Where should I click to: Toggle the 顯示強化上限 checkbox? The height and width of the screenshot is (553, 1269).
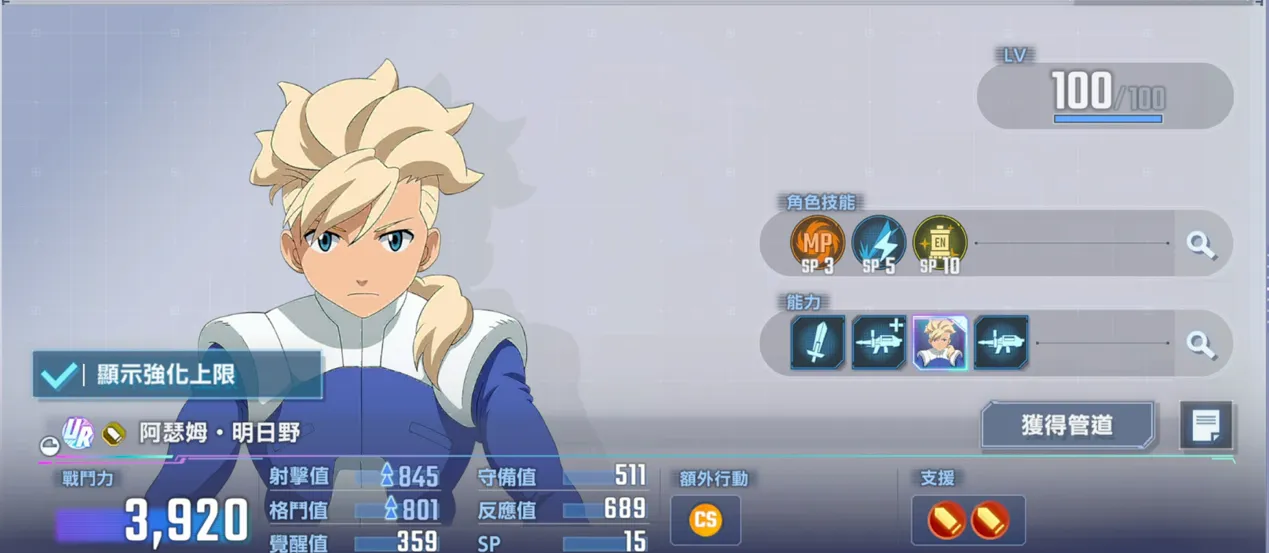coord(60,375)
